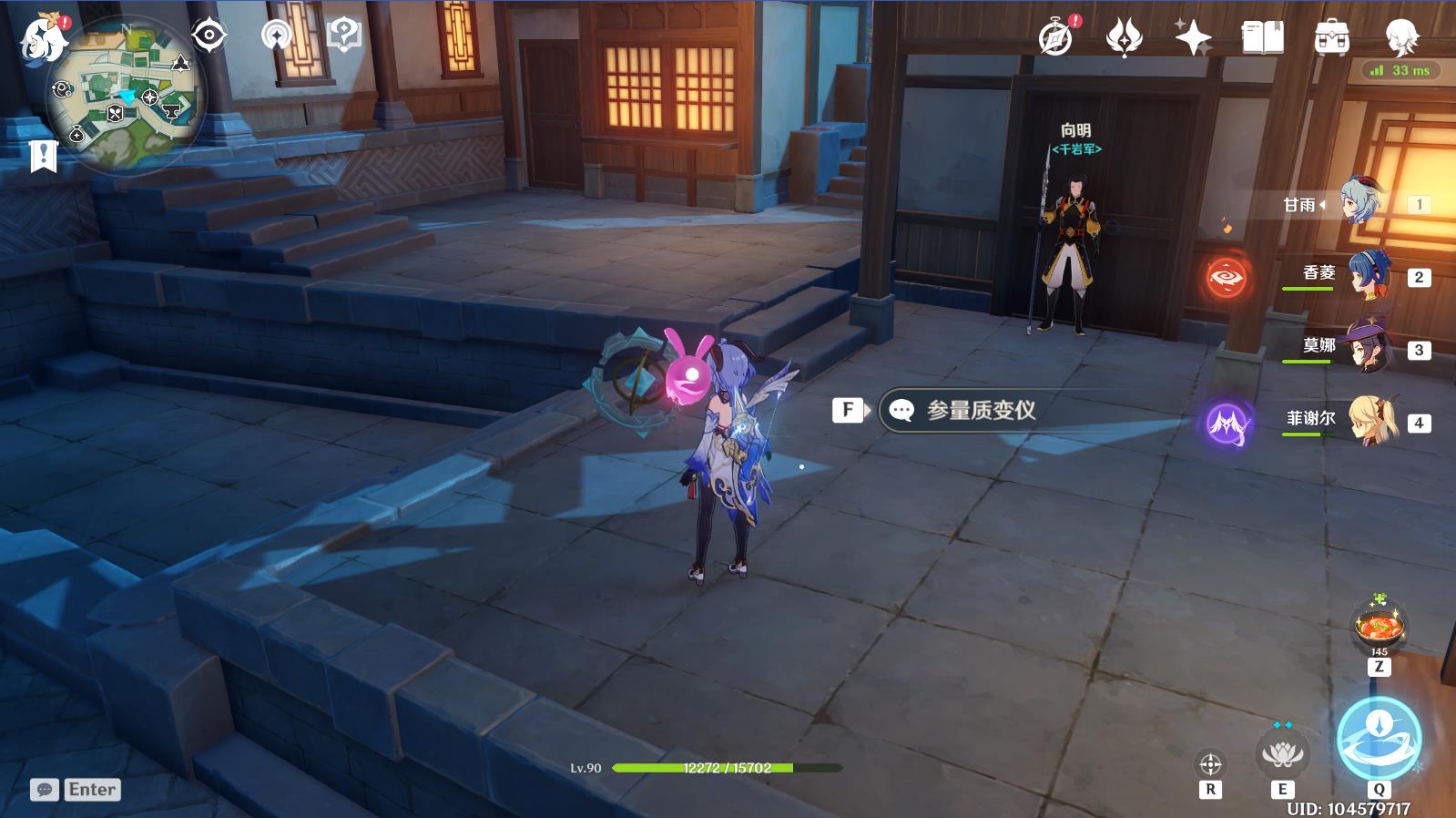Open the wish star icon
The image size is (1456, 818).
pos(1192,38)
